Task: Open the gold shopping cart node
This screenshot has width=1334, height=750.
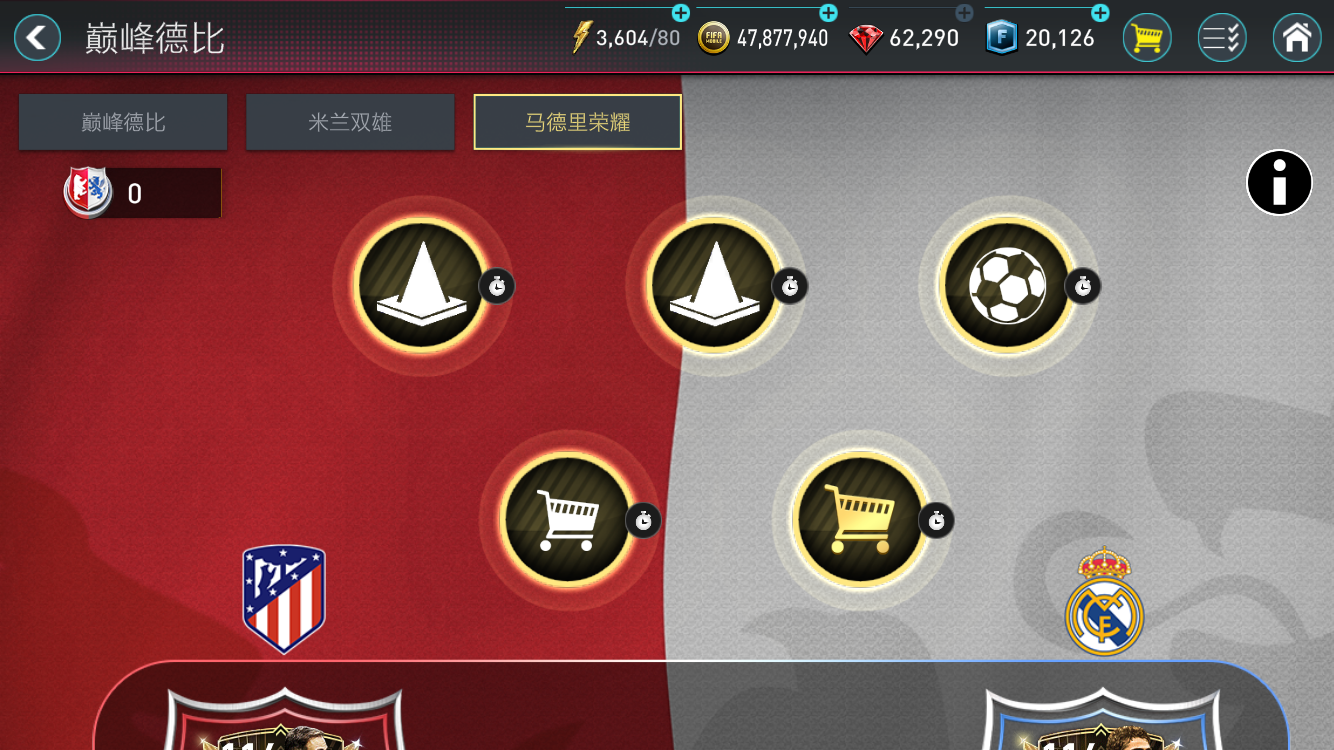Action: (860, 519)
